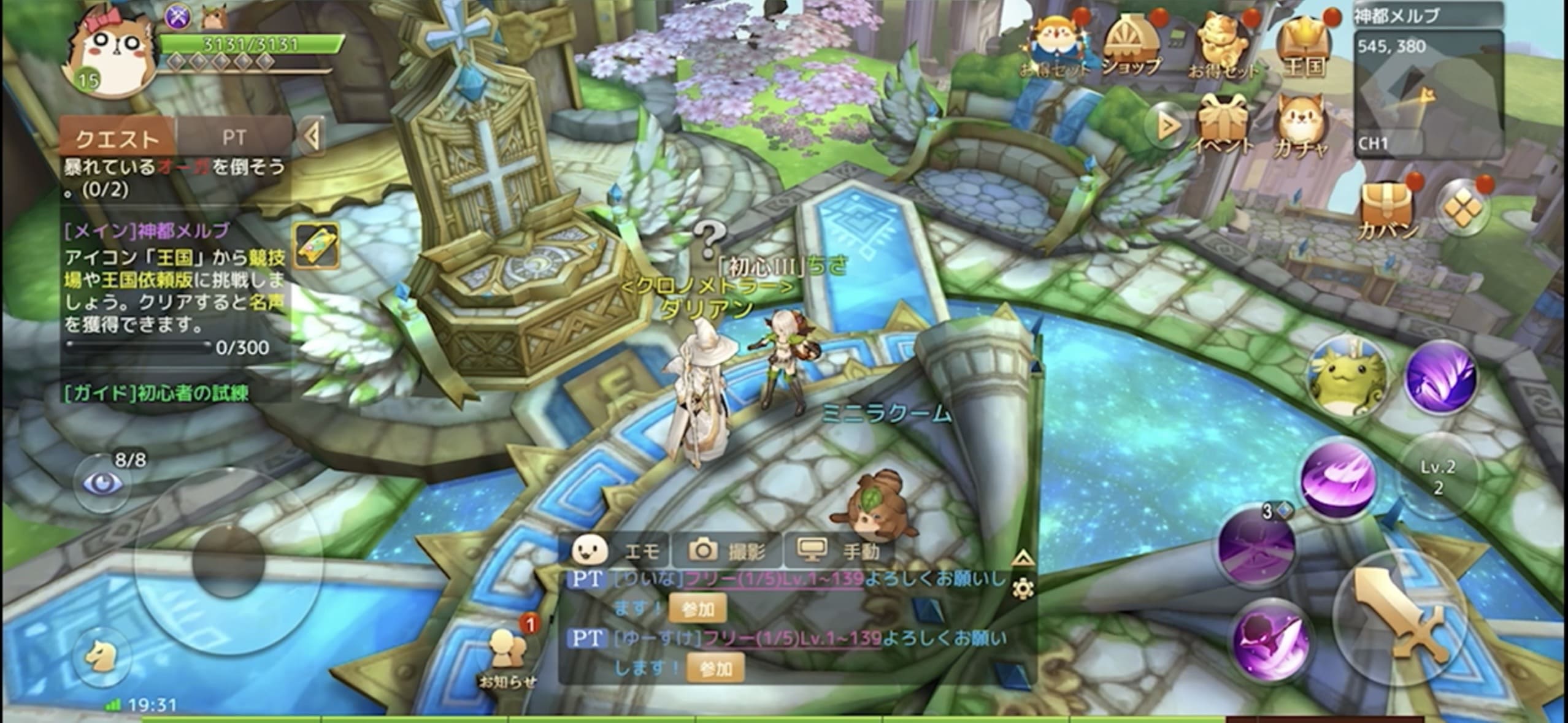The height and width of the screenshot is (723, 1568).
Task: Collapse the quest panel with arrow button
Action: tap(312, 137)
